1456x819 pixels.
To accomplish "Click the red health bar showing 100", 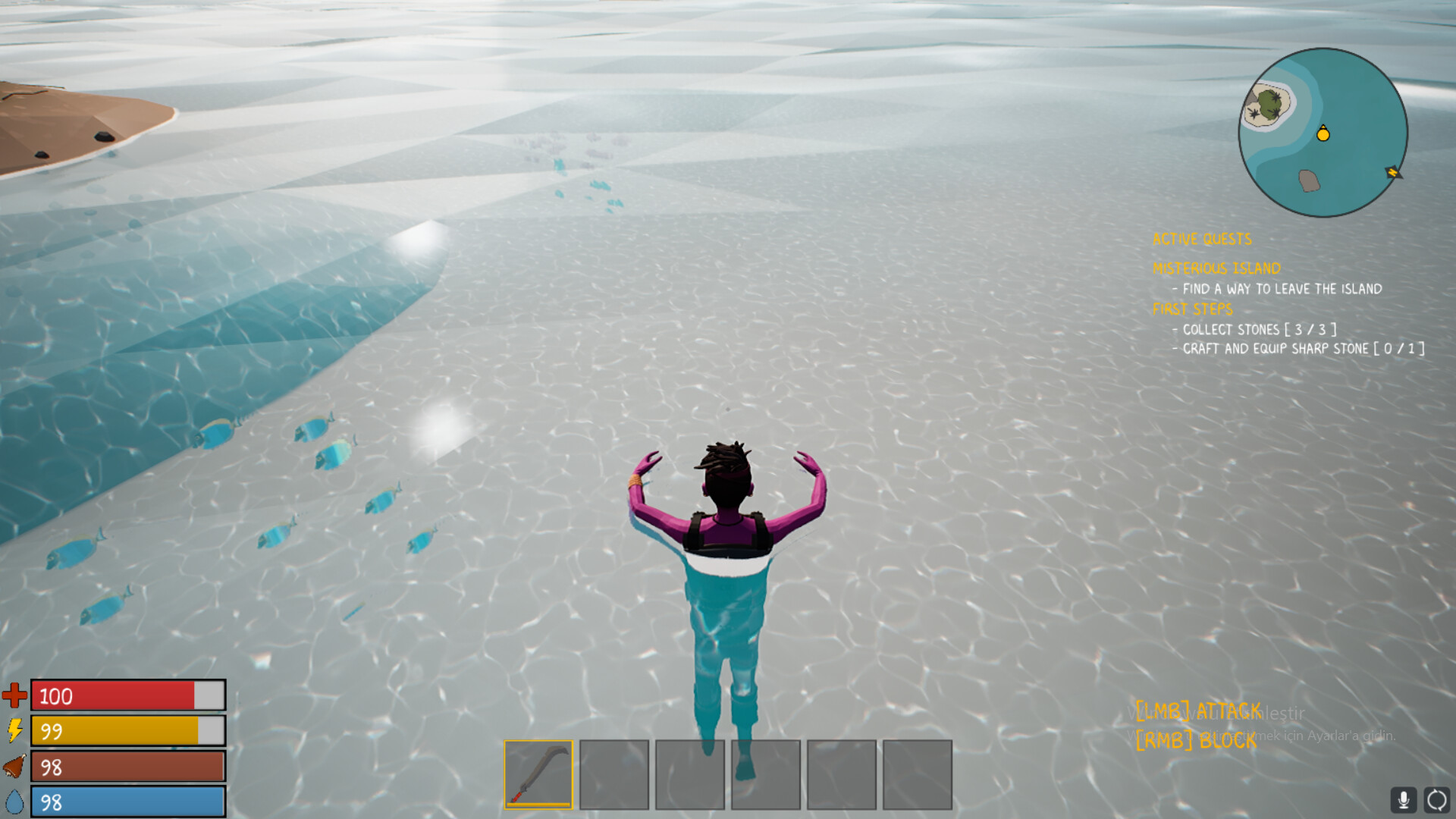I will point(127,695).
